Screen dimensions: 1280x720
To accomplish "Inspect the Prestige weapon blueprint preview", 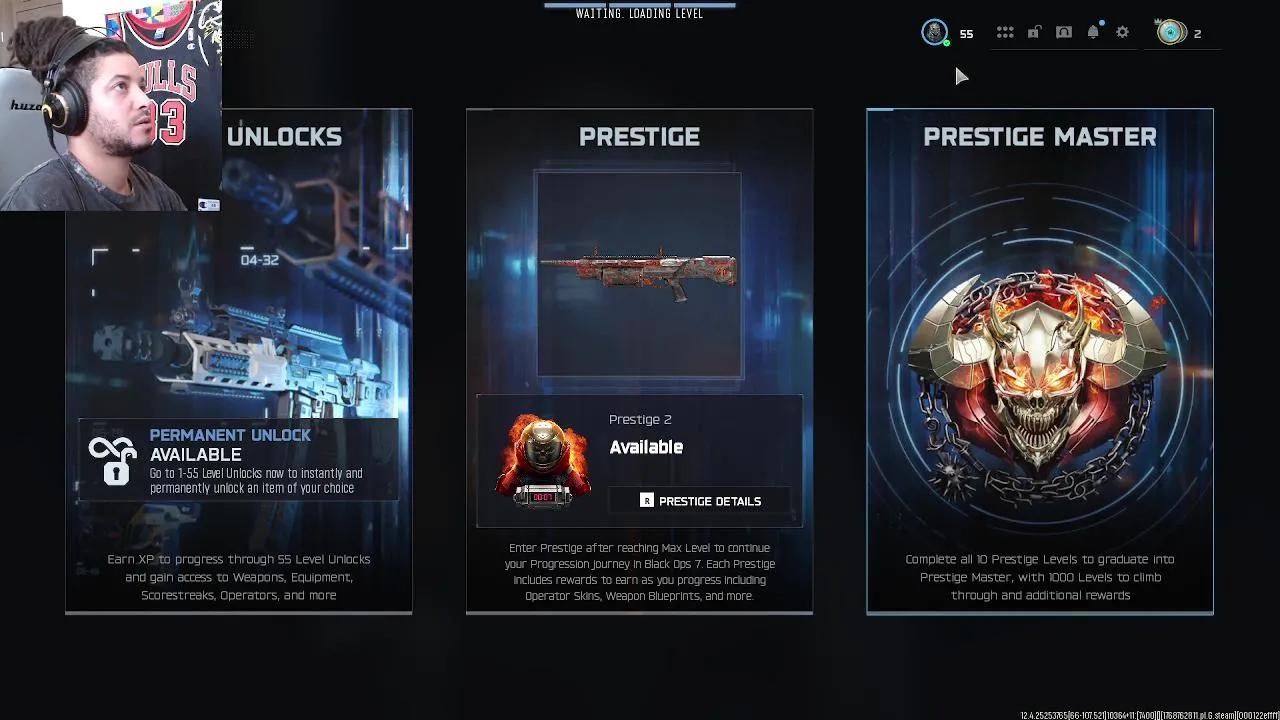I will click(x=639, y=273).
